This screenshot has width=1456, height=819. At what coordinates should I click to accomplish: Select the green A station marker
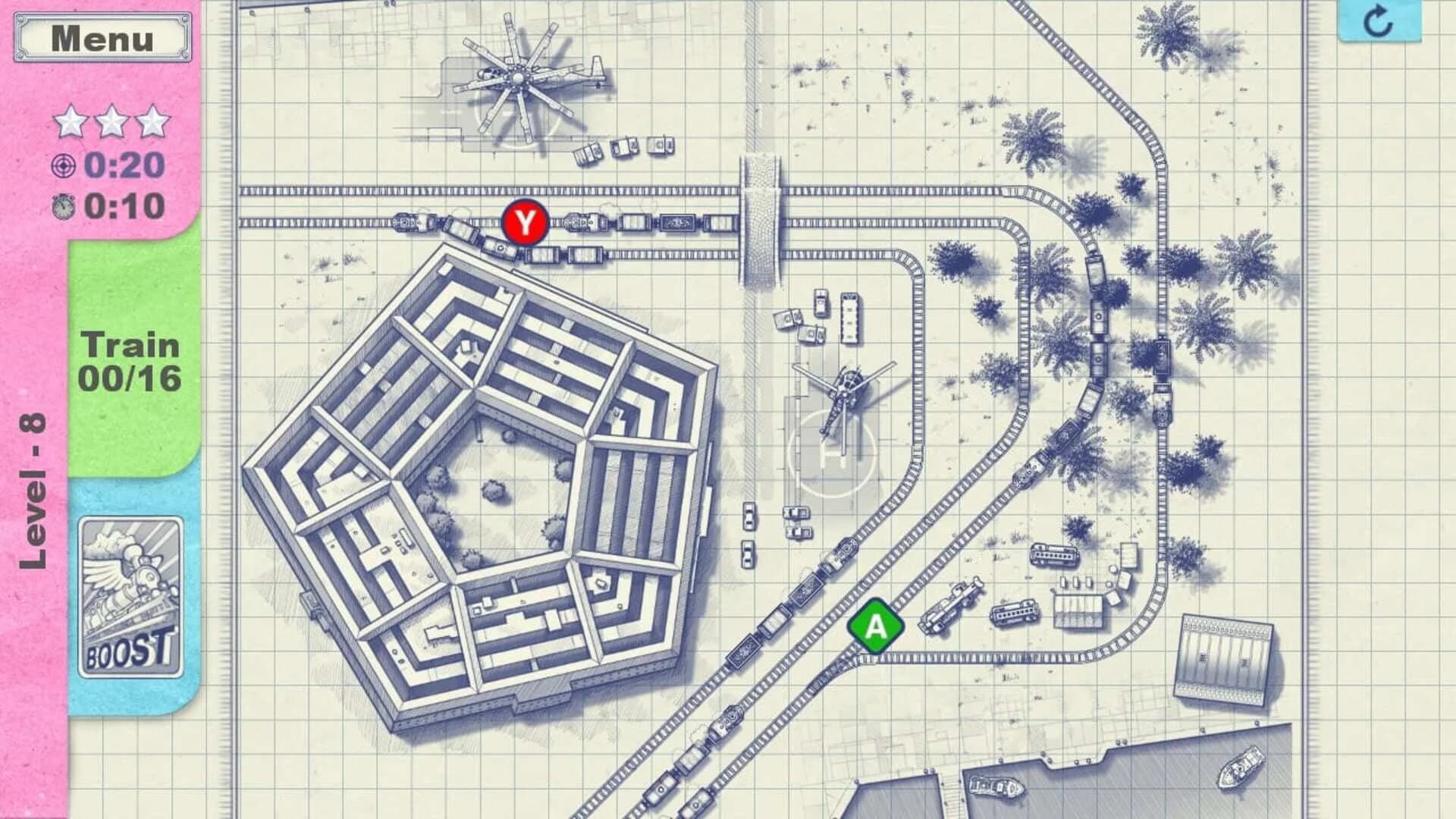click(x=874, y=626)
